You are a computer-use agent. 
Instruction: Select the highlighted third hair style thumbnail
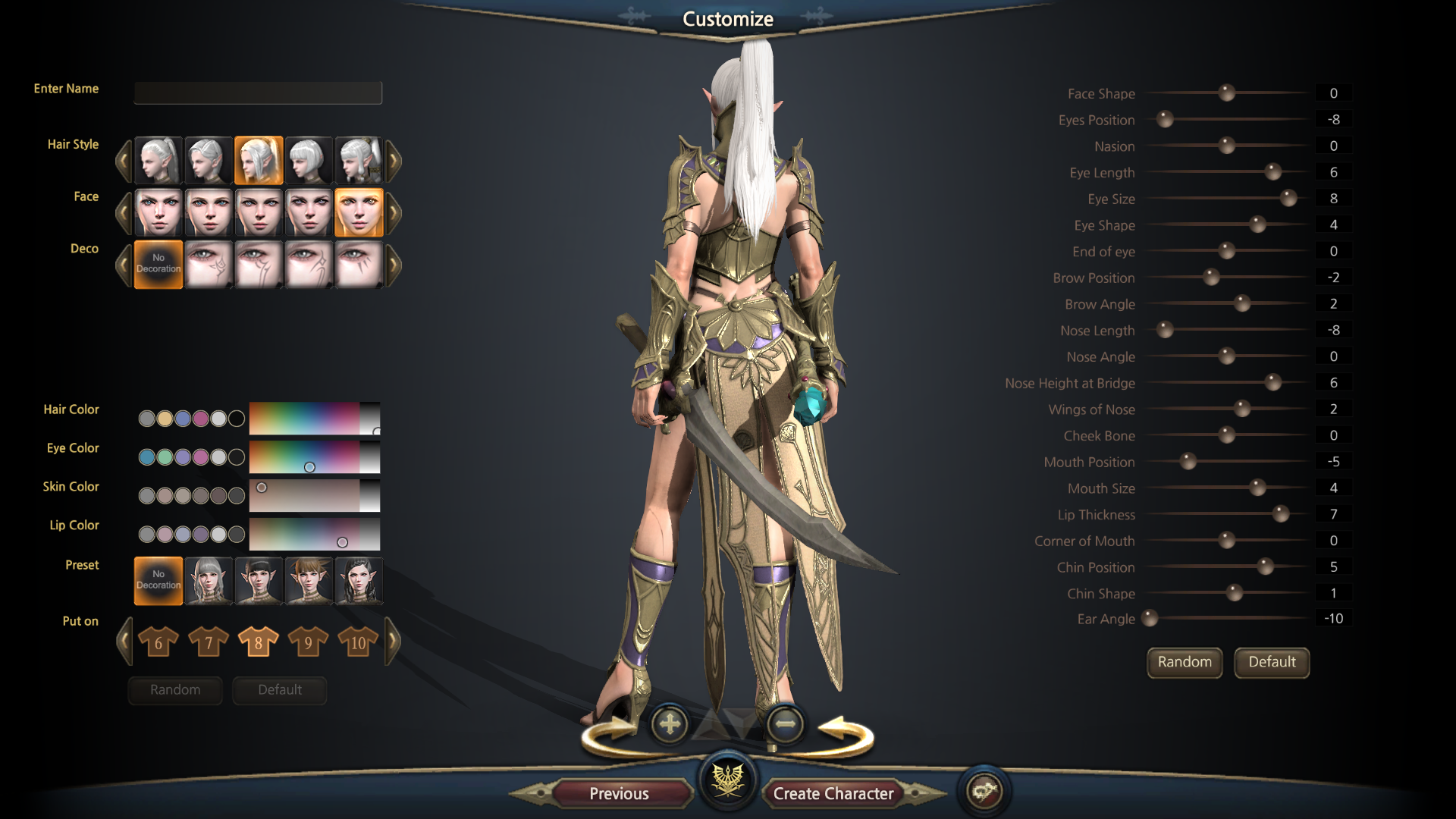click(x=259, y=161)
